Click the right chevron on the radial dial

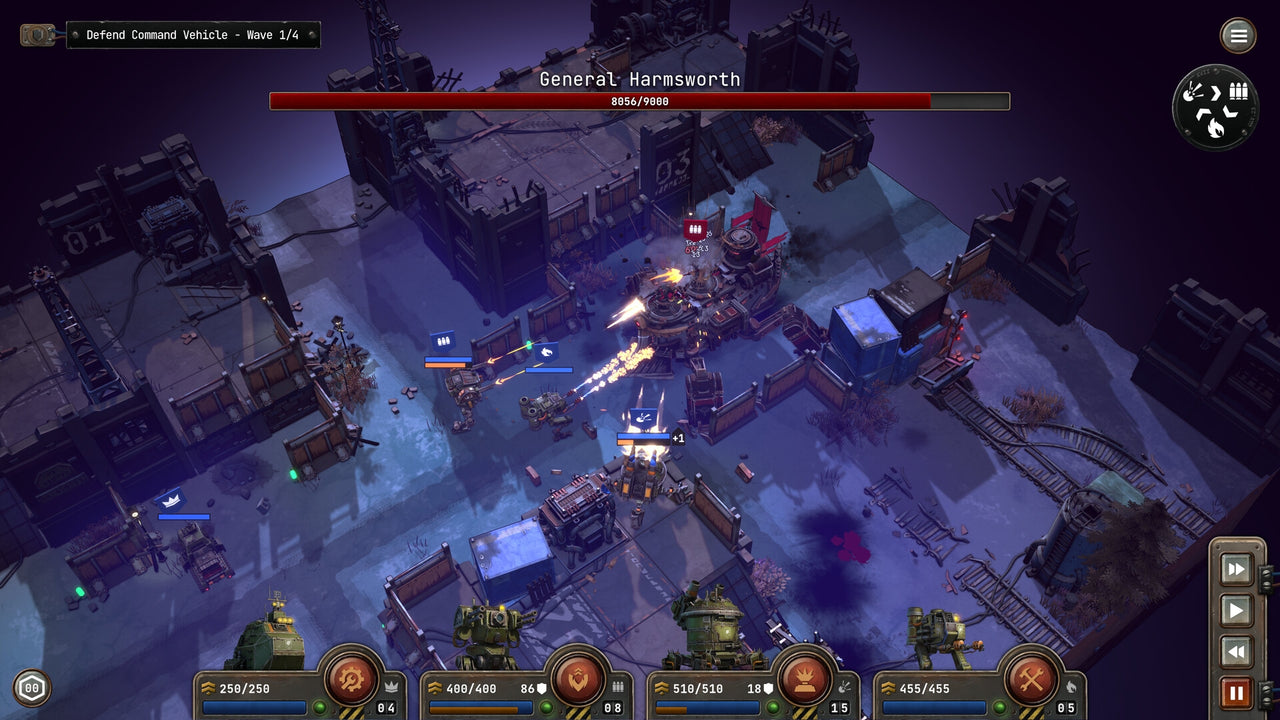(x=1214, y=93)
